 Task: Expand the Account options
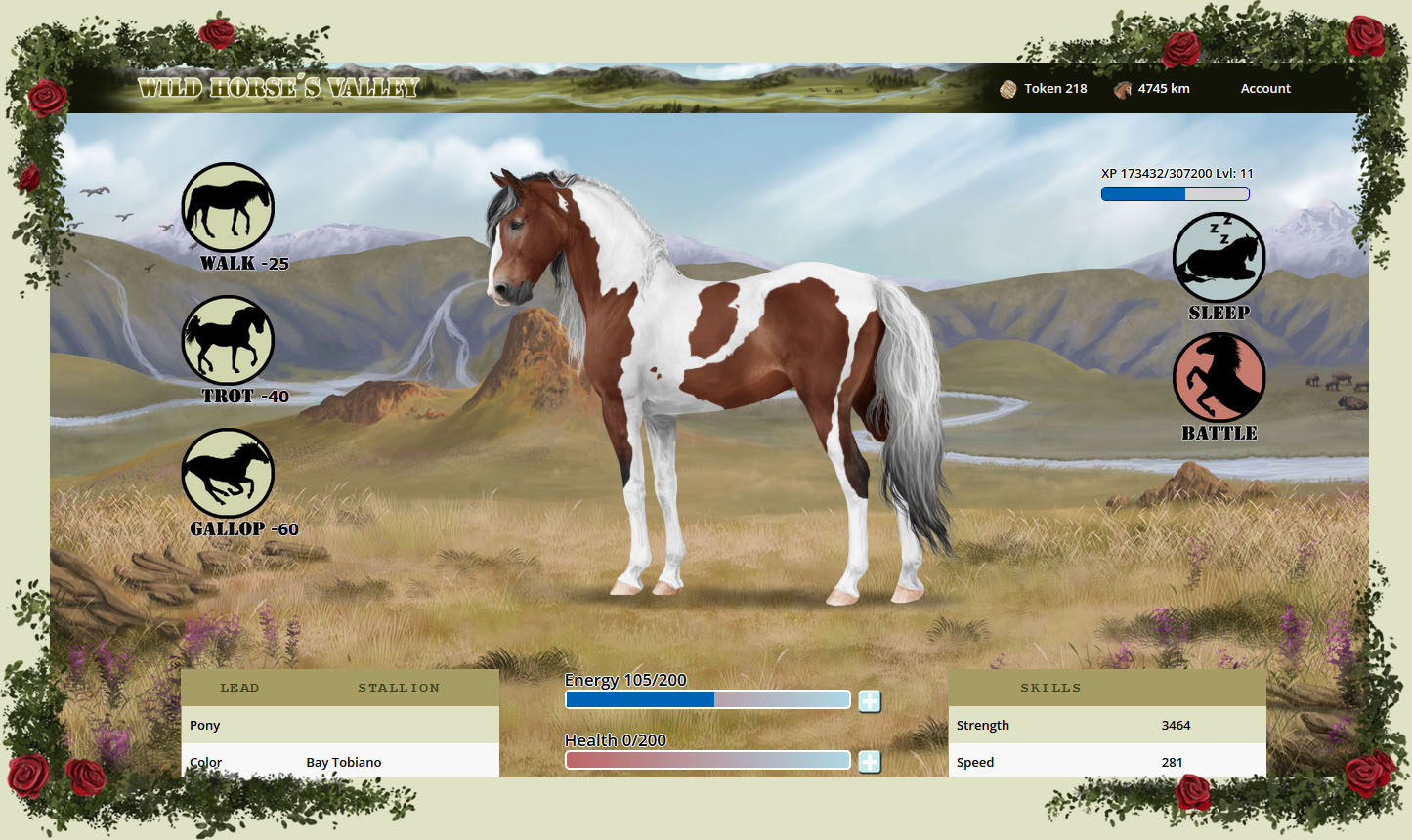pyautogui.click(x=1264, y=88)
